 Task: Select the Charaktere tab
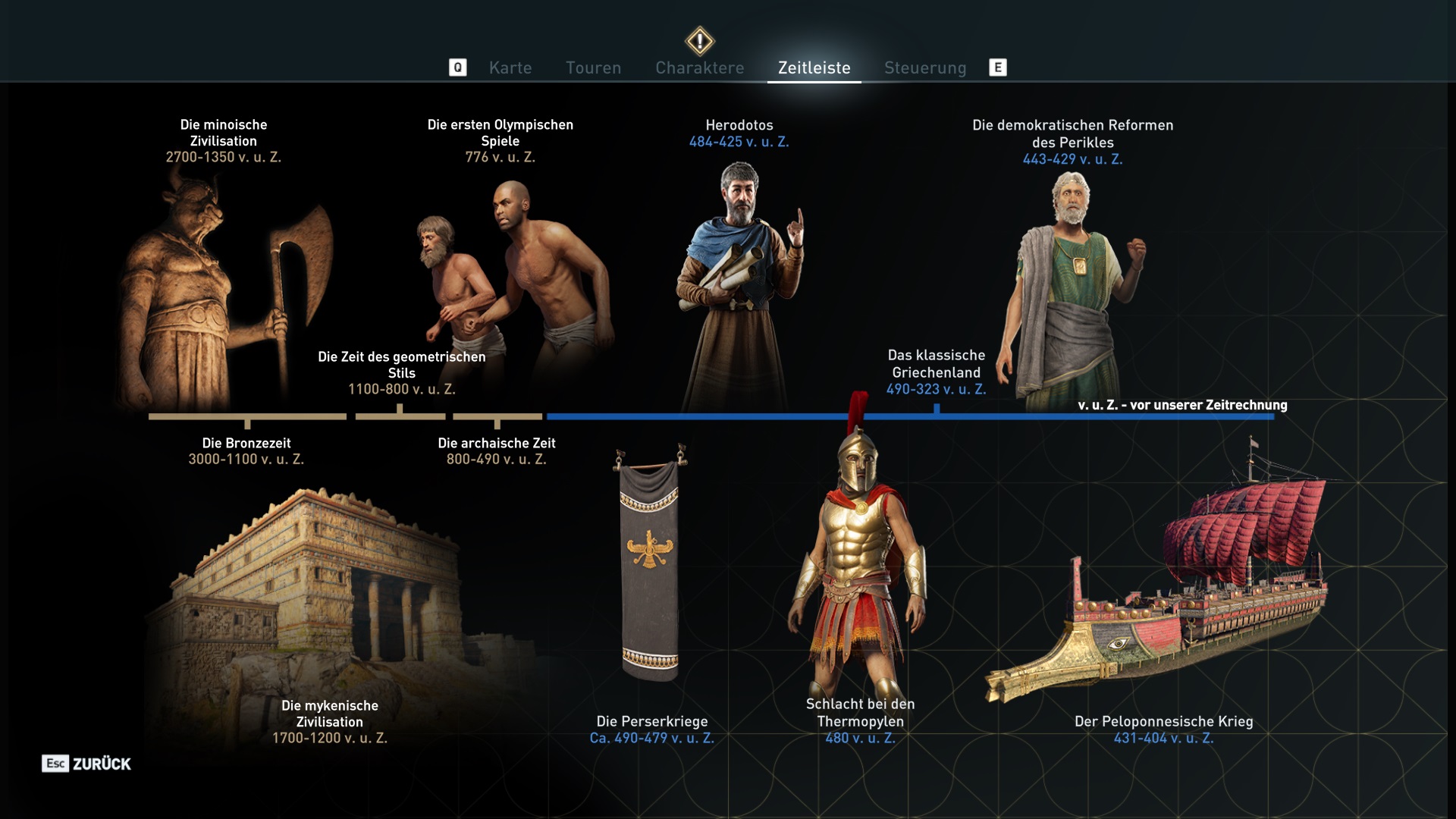click(x=699, y=68)
